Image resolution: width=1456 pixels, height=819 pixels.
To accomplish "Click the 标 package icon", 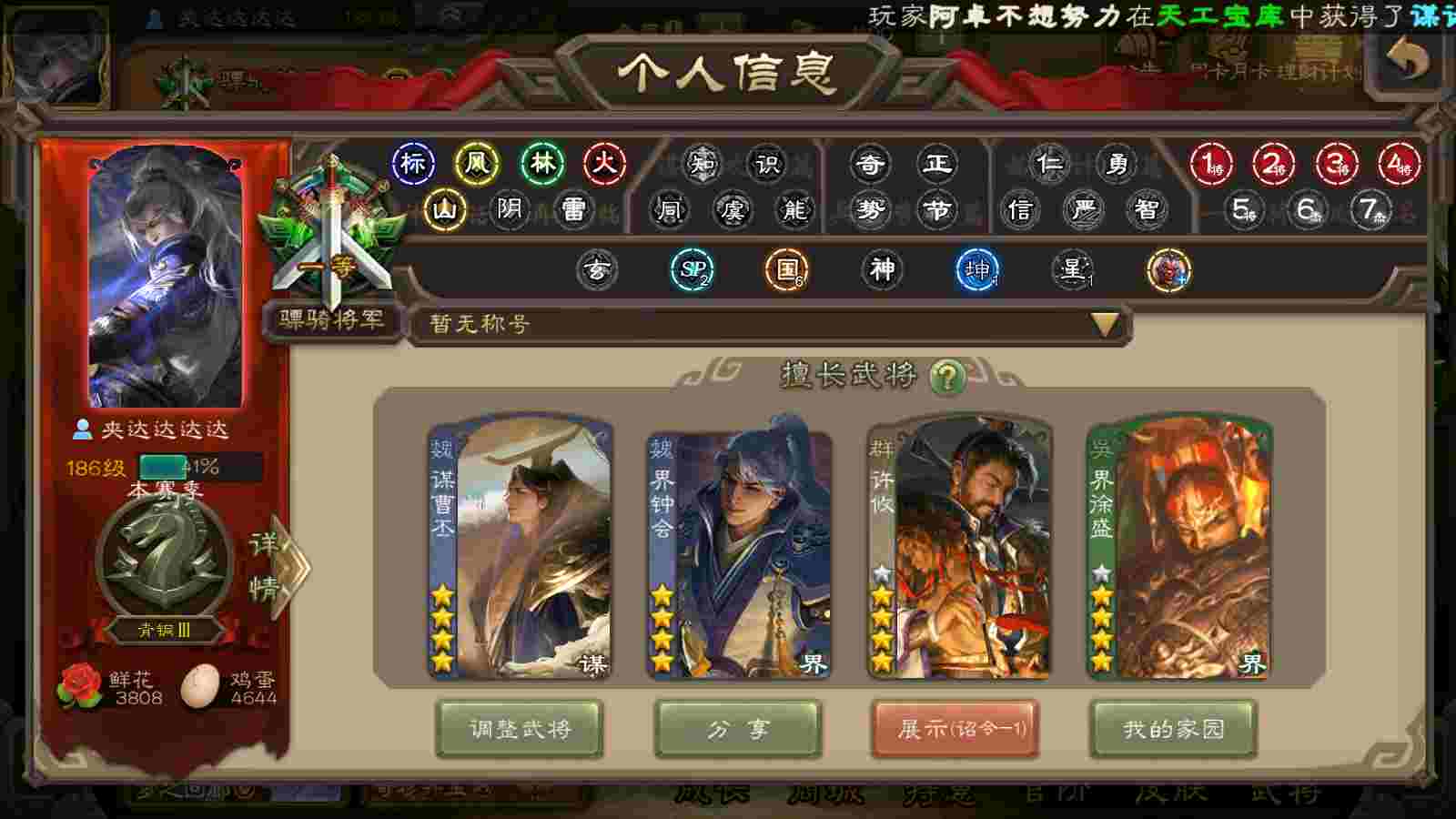I will pos(413,164).
